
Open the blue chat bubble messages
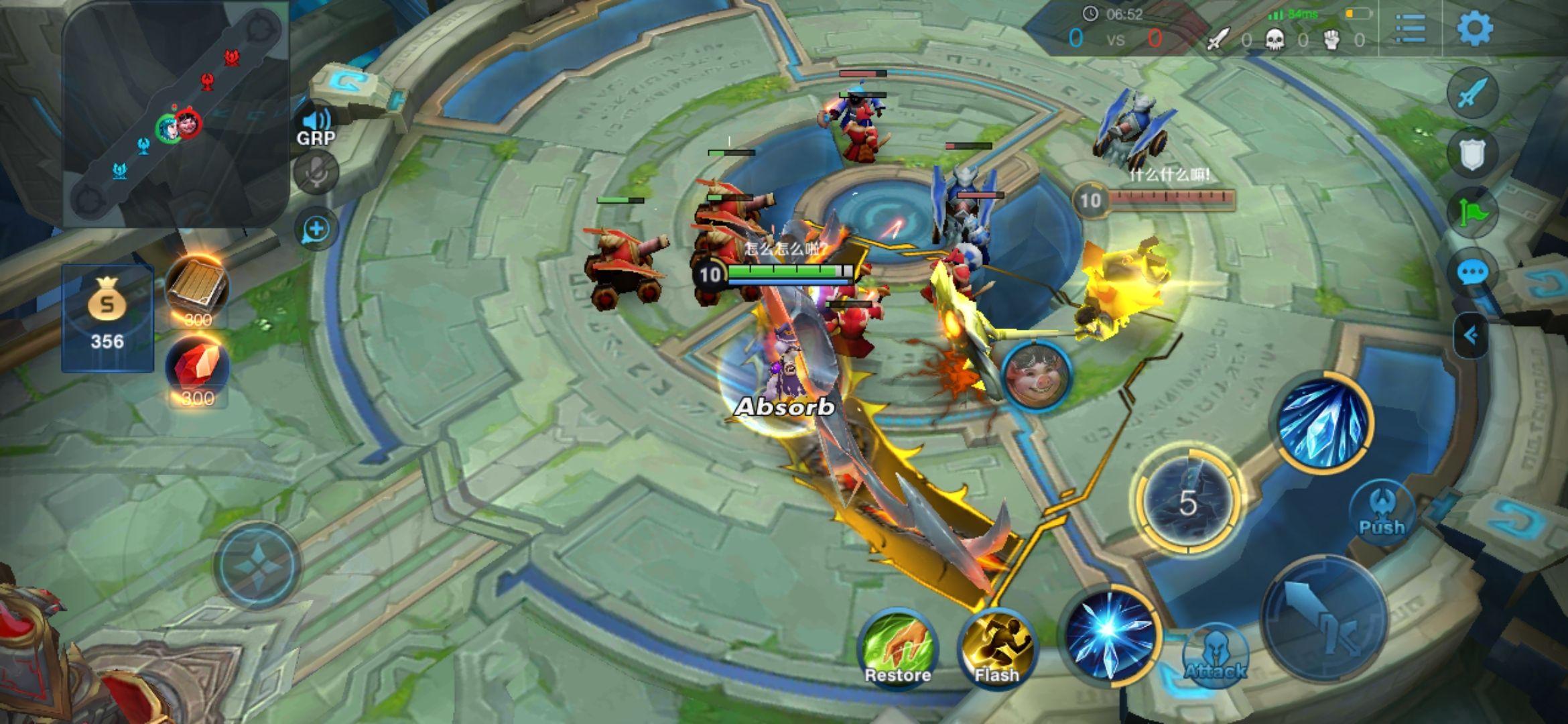point(1472,273)
